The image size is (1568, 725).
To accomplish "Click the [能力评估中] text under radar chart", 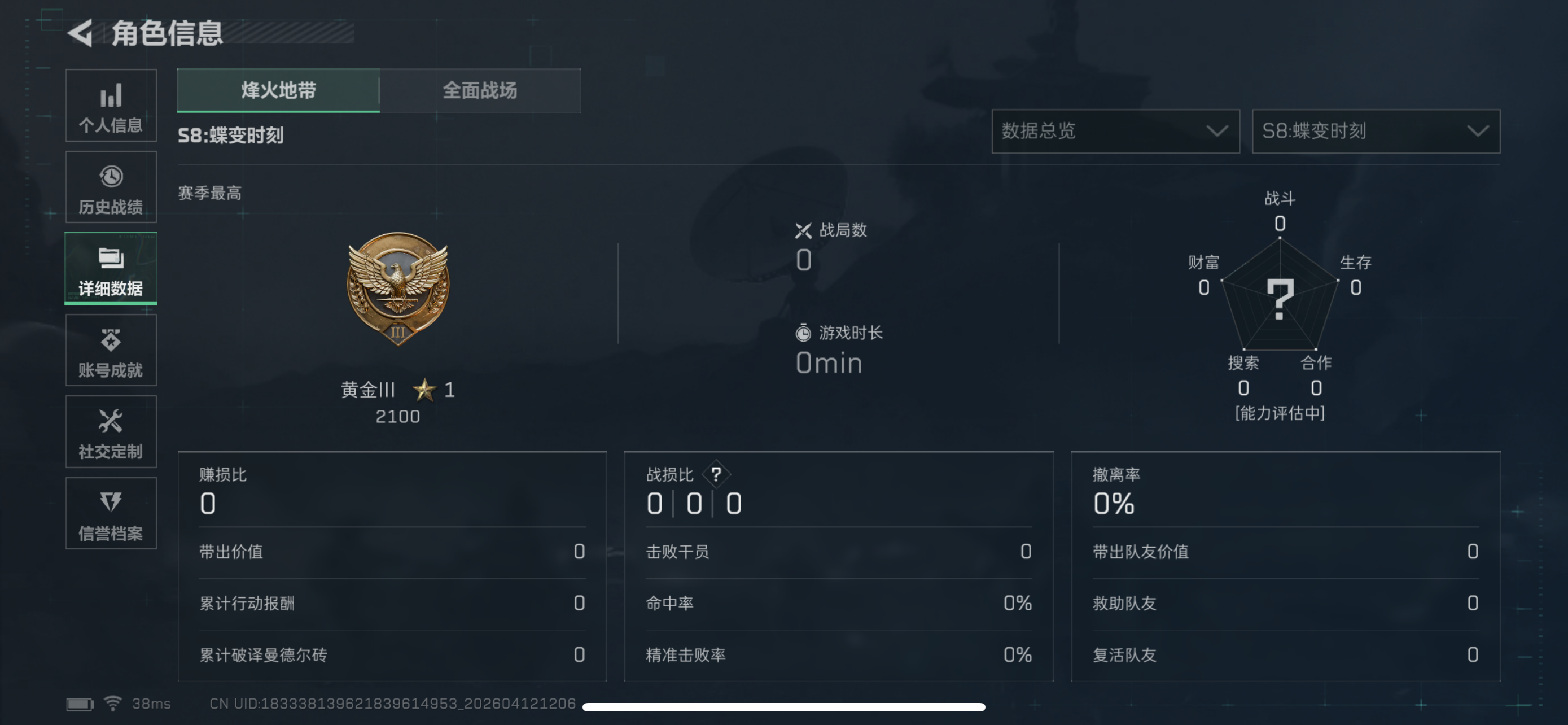I will pyautogui.click(x=1280, y=414).
